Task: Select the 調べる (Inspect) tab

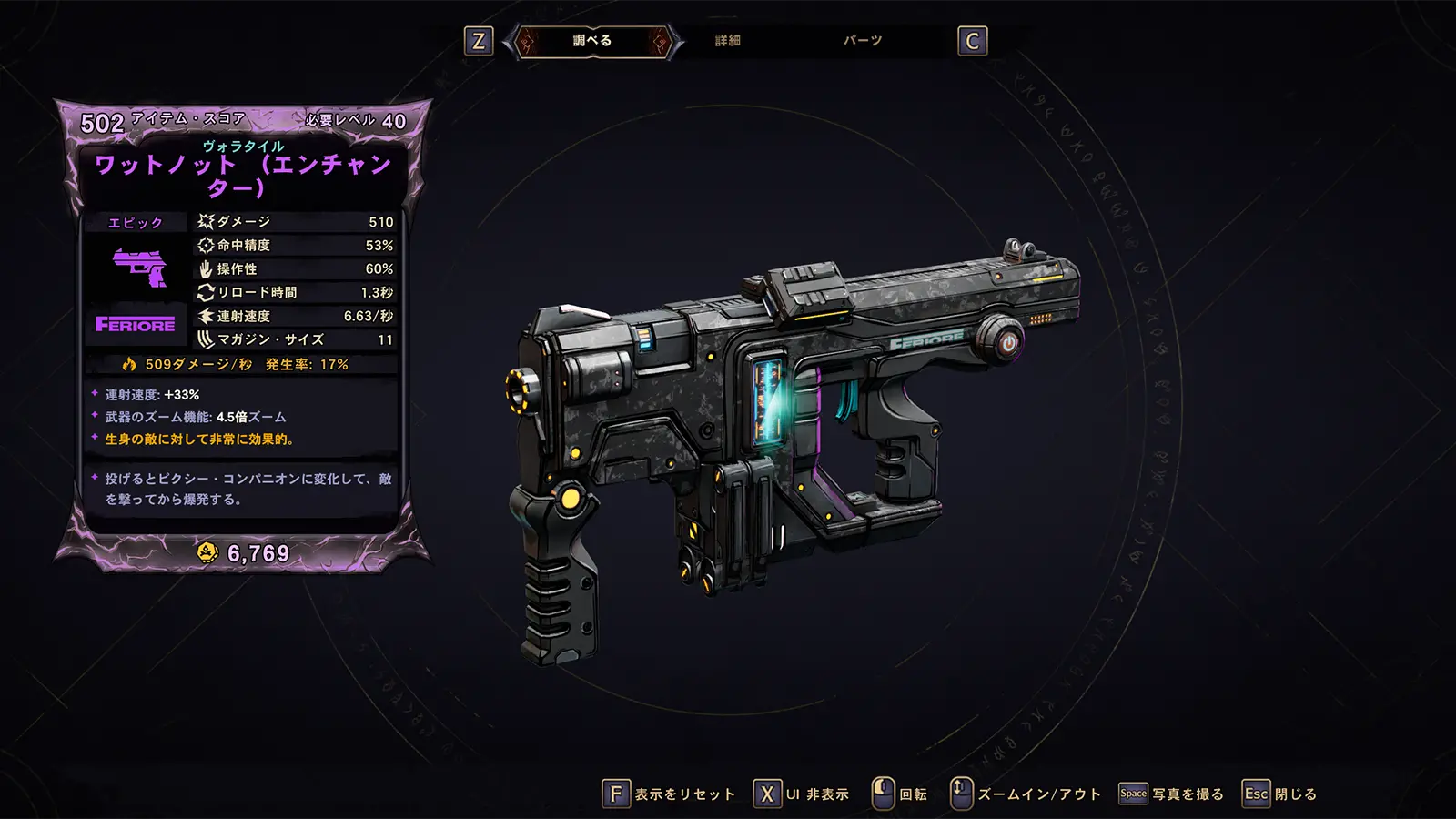Action: [x=592, y=41]
